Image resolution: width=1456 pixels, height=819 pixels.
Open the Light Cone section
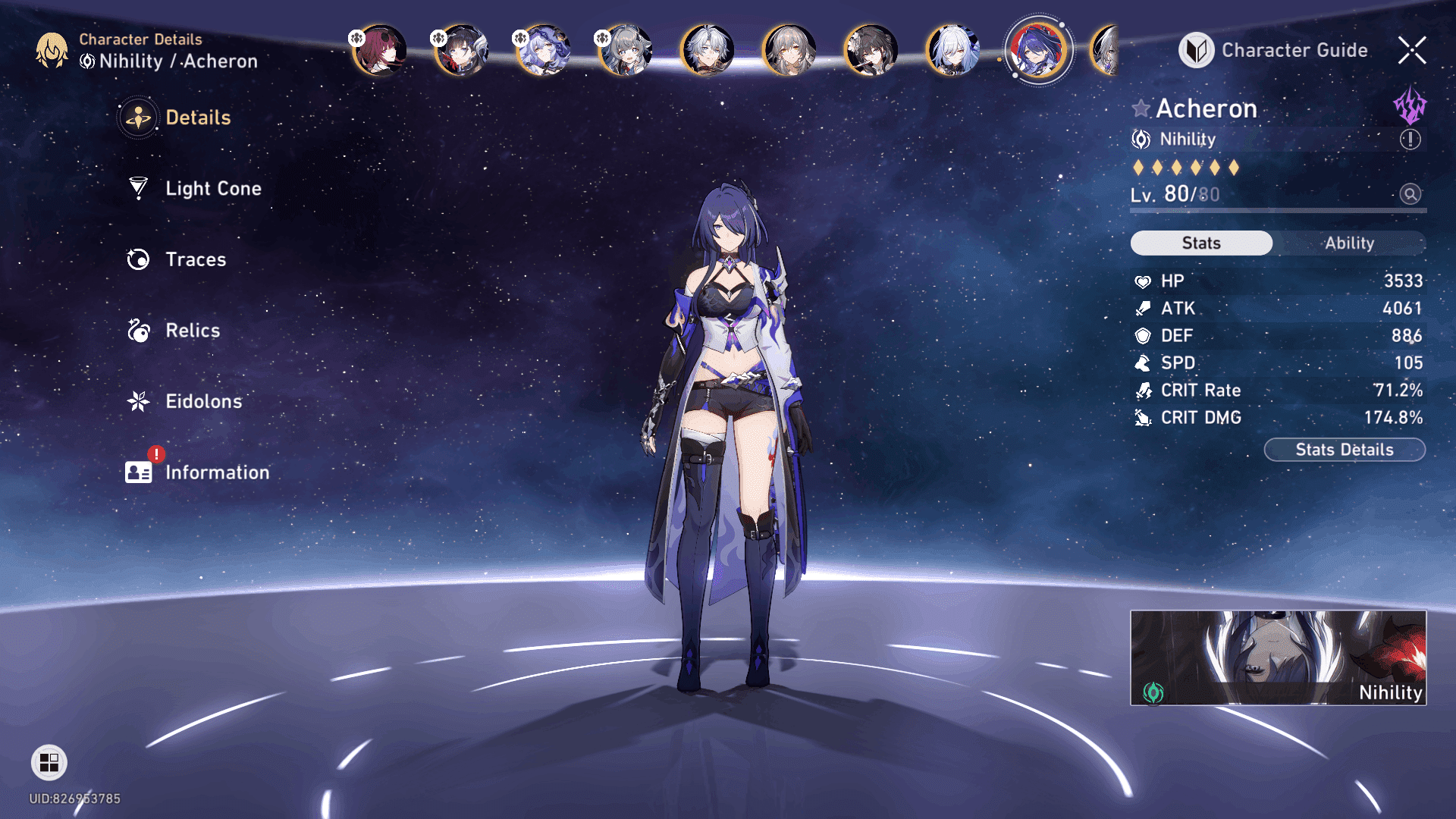(x=212, y=188)
